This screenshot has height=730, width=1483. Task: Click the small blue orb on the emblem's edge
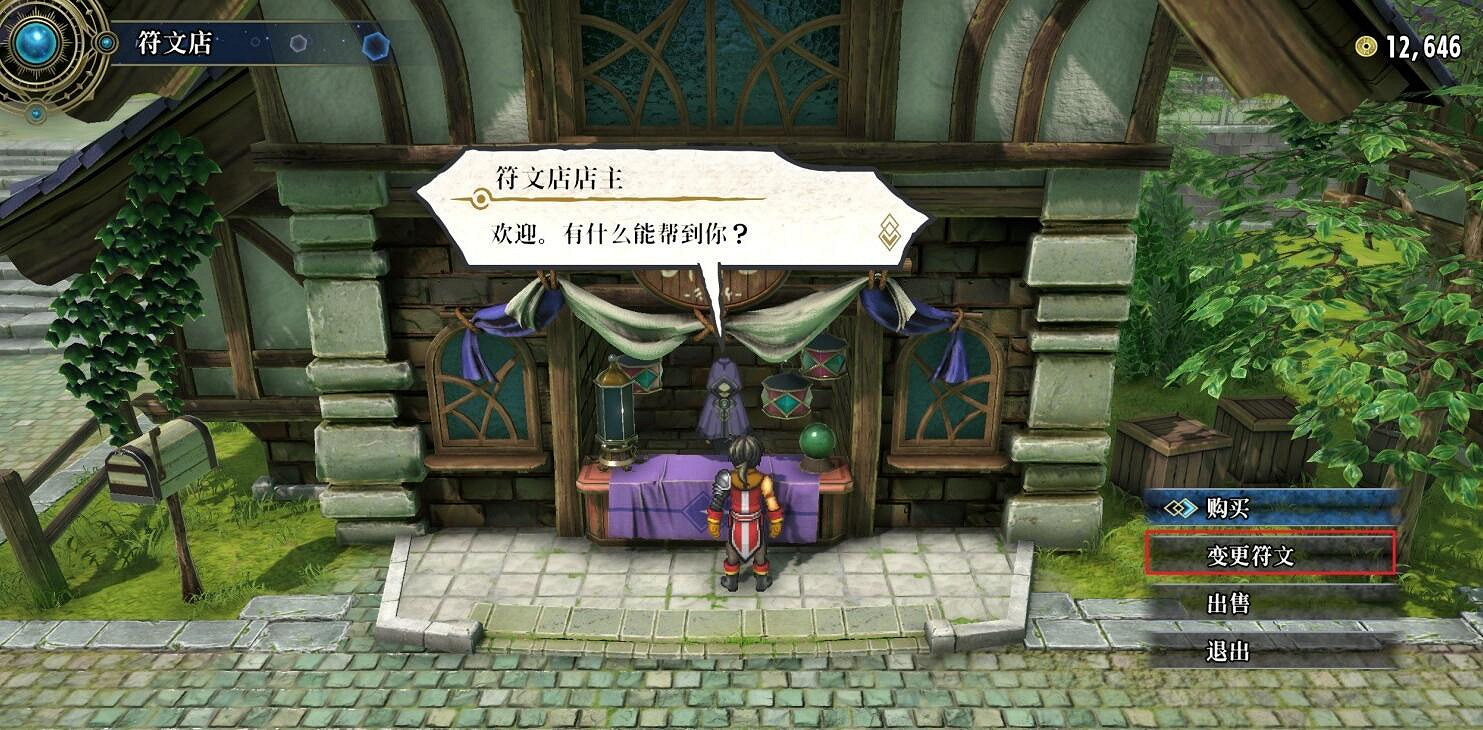[106, 43]
